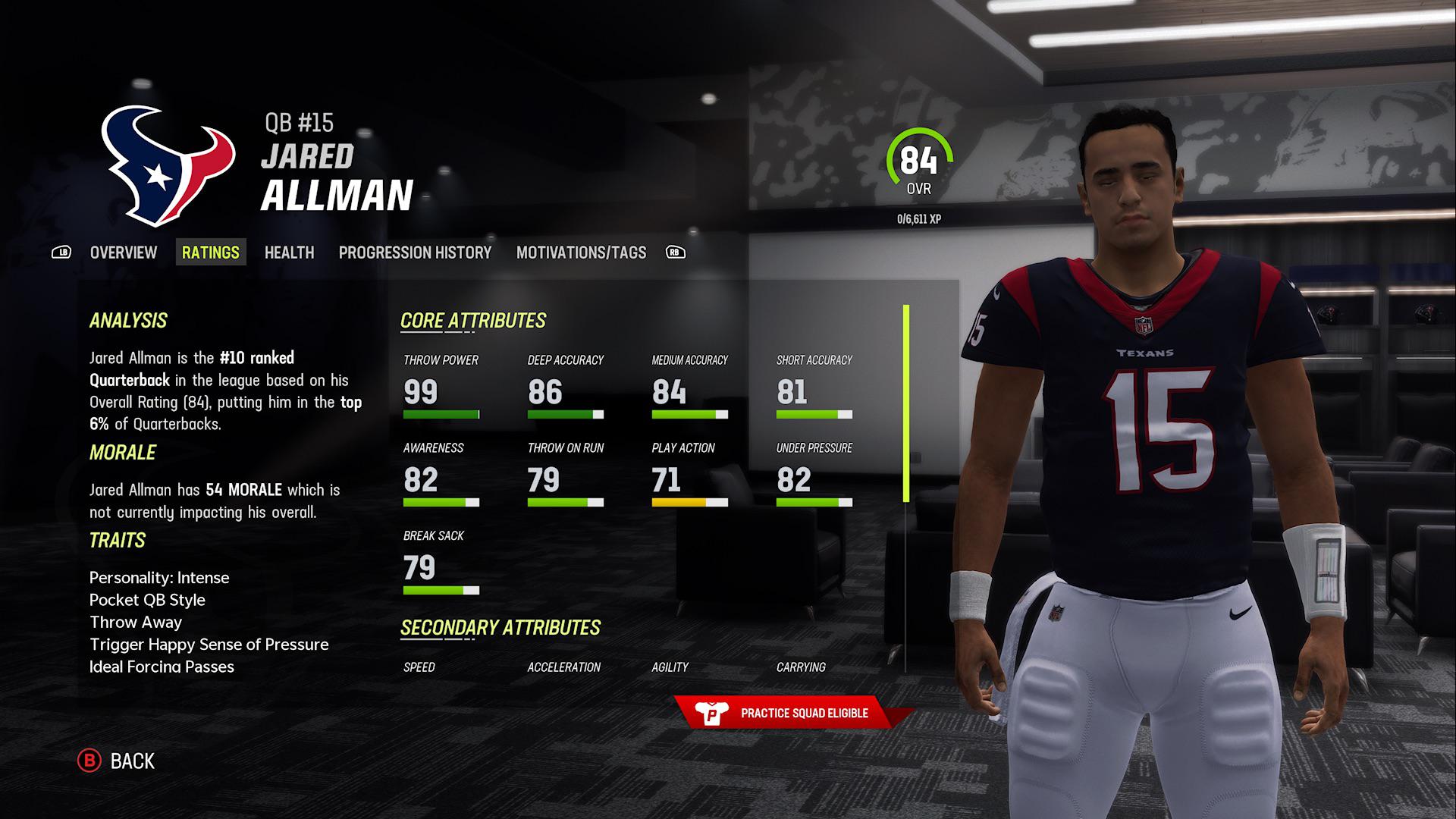The height and width of the screenshot is (819, 1456).
Task: Click the green Throw Power rating bar
Action: 440,414
